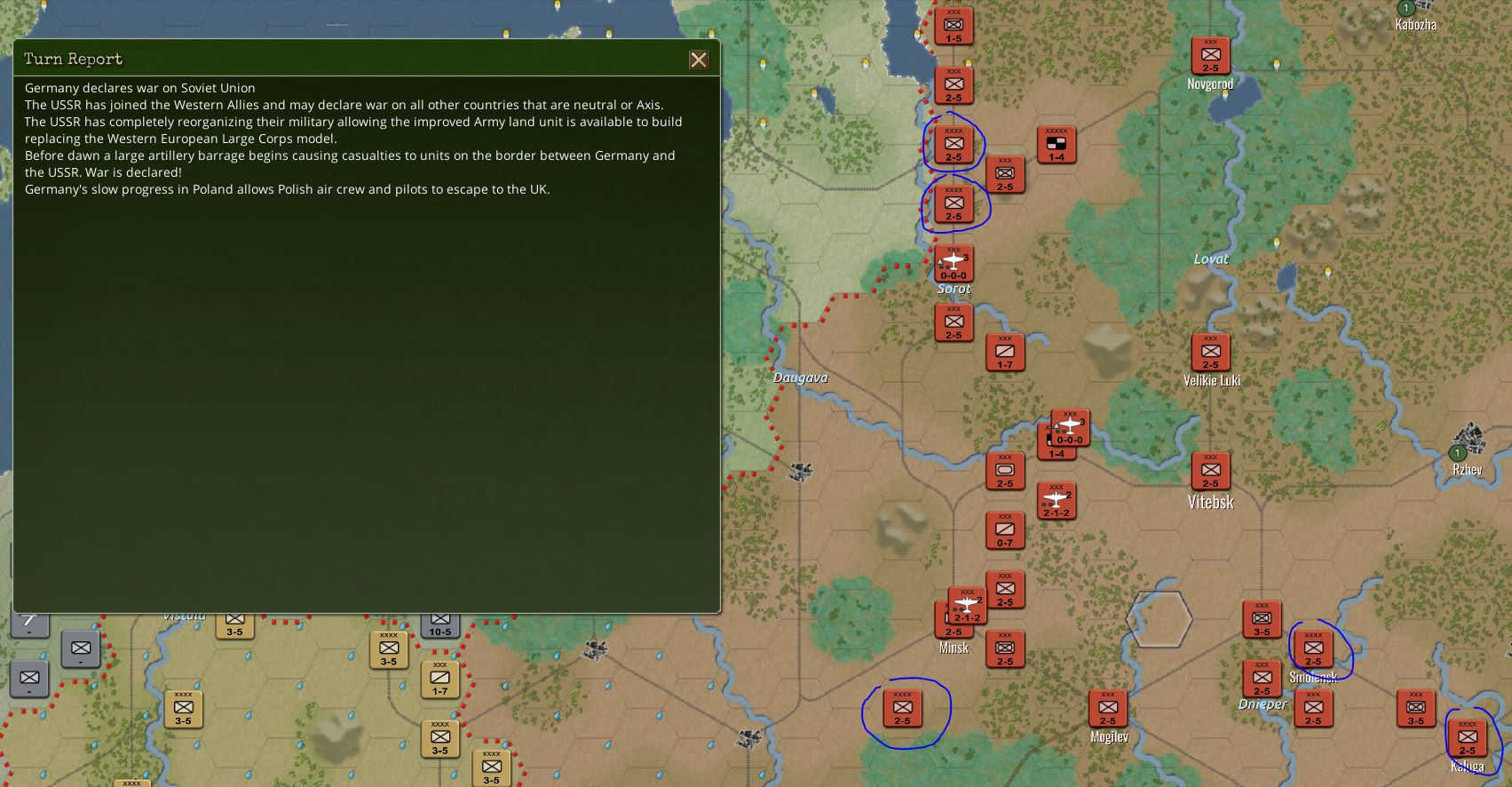Select the armor unit marked 2-5 with oval symbol

[1006, 471]
